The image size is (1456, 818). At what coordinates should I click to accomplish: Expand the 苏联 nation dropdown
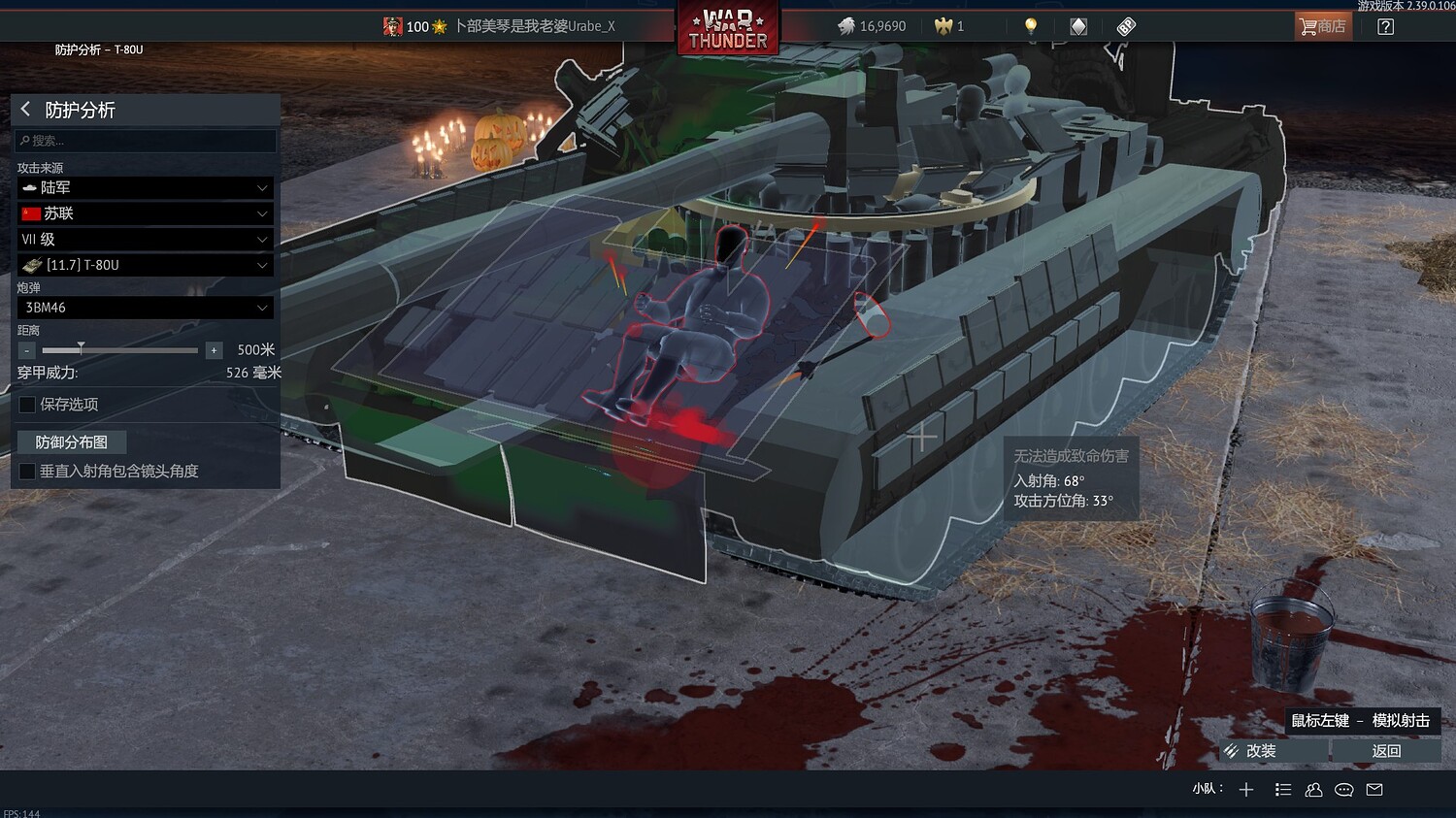point(144,213)
